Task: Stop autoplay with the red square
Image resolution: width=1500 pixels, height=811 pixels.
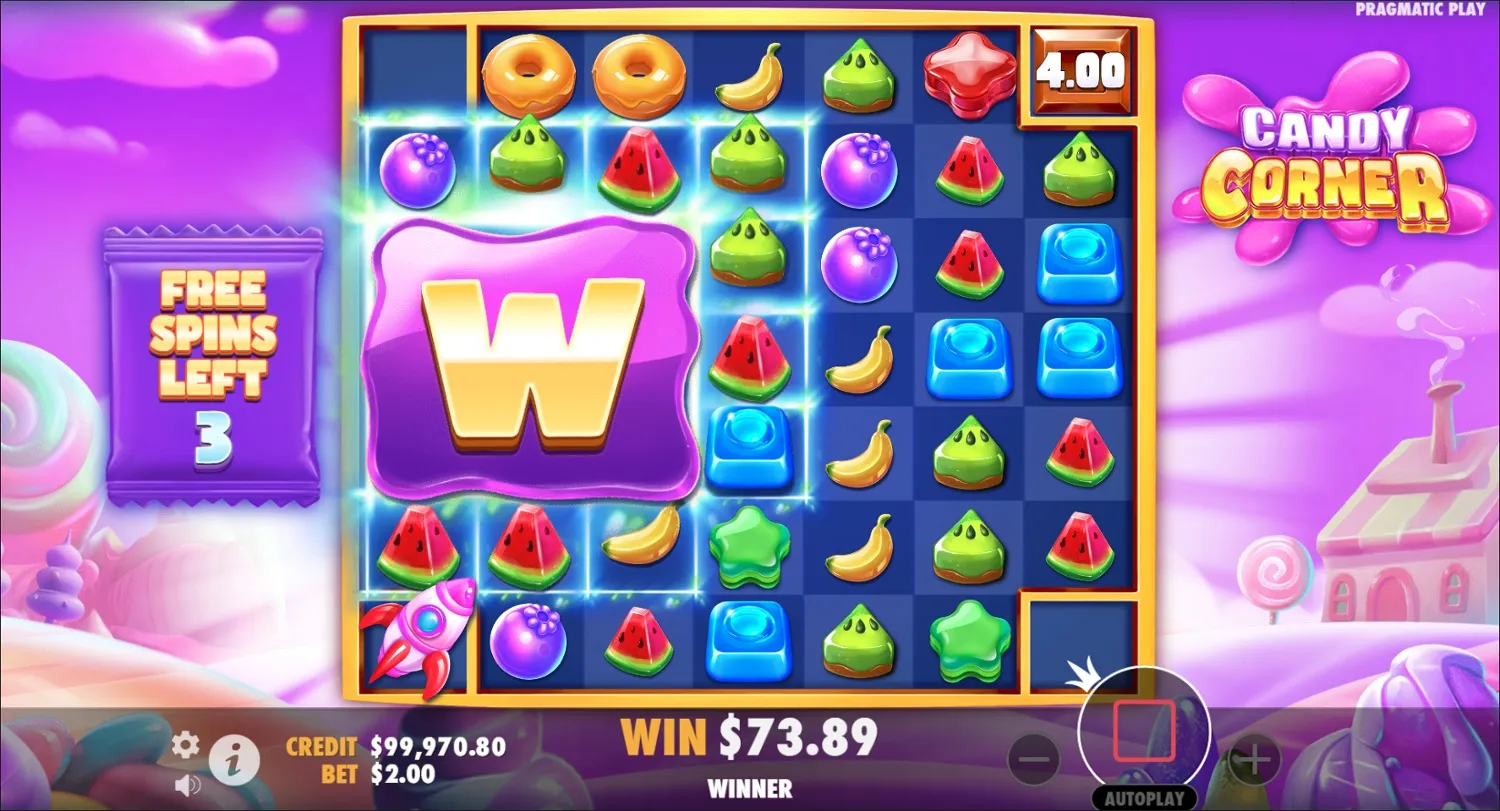Action: pos(1144,729)
